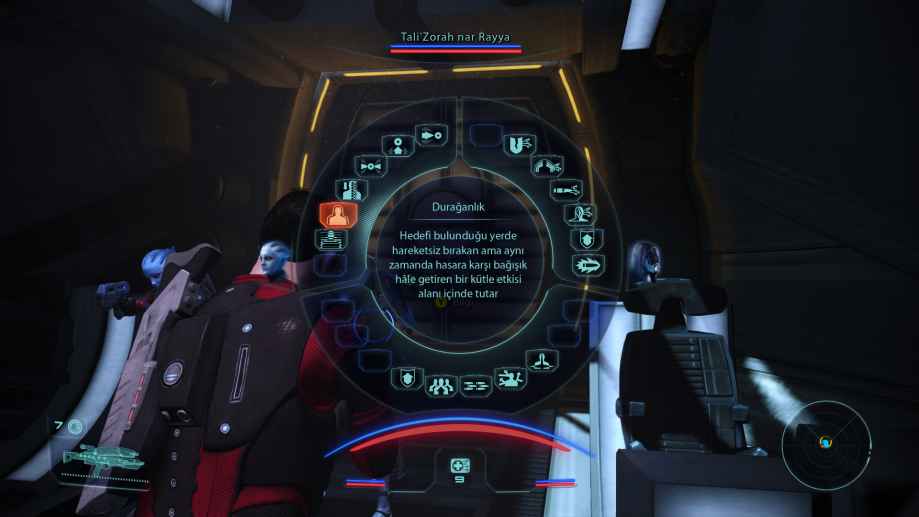The width and height of the screenshot is (919, 517).
Task: Choose the shield icon beside the three-figure squad icon
Action: pyautogui.click(x=408, y=378)
